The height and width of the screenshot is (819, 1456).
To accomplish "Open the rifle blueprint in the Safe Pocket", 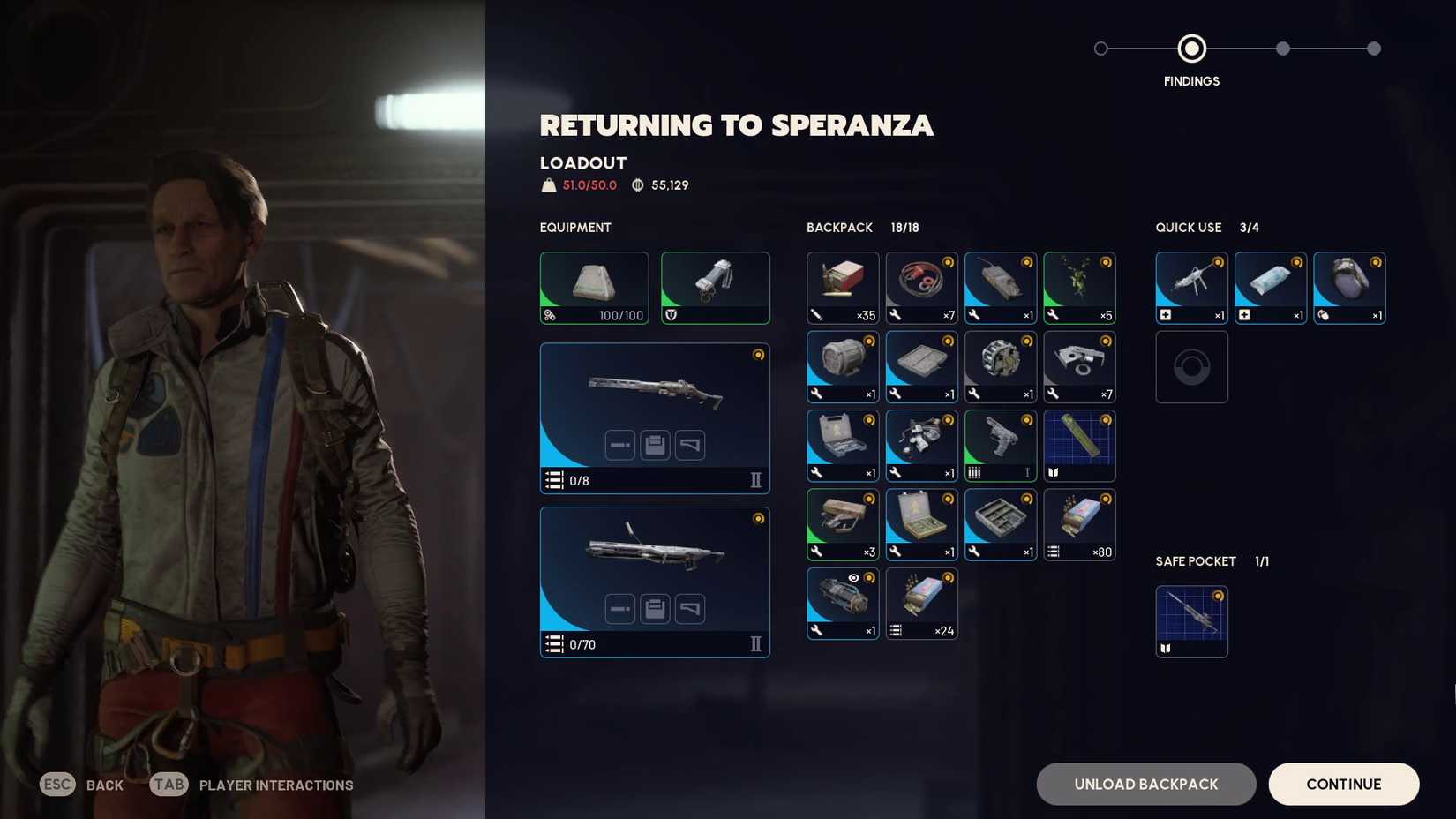I will pyautogui.click(x=1191, y=620).
